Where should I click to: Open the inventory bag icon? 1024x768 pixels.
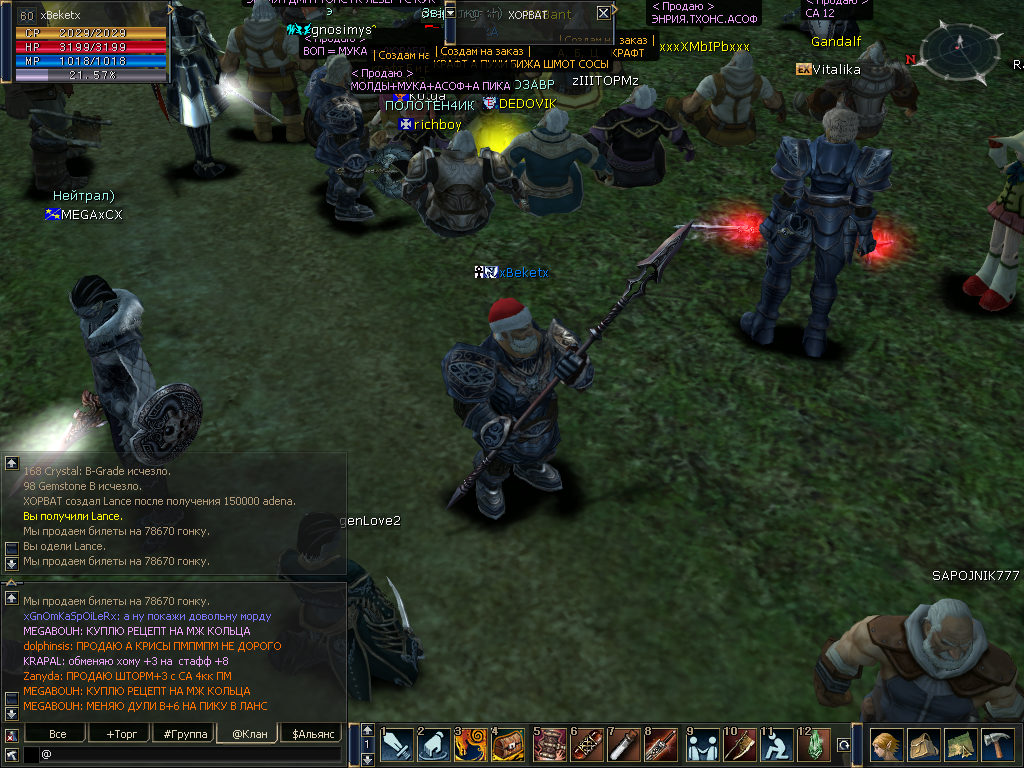pyautogui.click(x=923, y=746)
